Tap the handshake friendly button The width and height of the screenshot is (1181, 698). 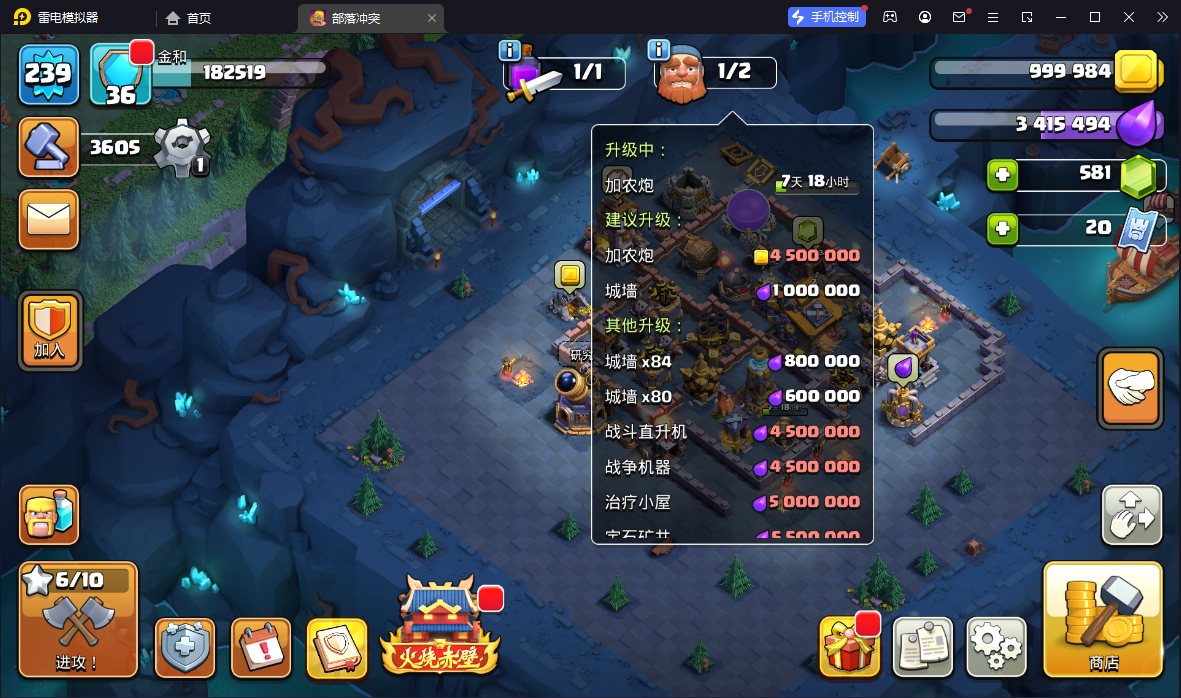click(1131, 388)
